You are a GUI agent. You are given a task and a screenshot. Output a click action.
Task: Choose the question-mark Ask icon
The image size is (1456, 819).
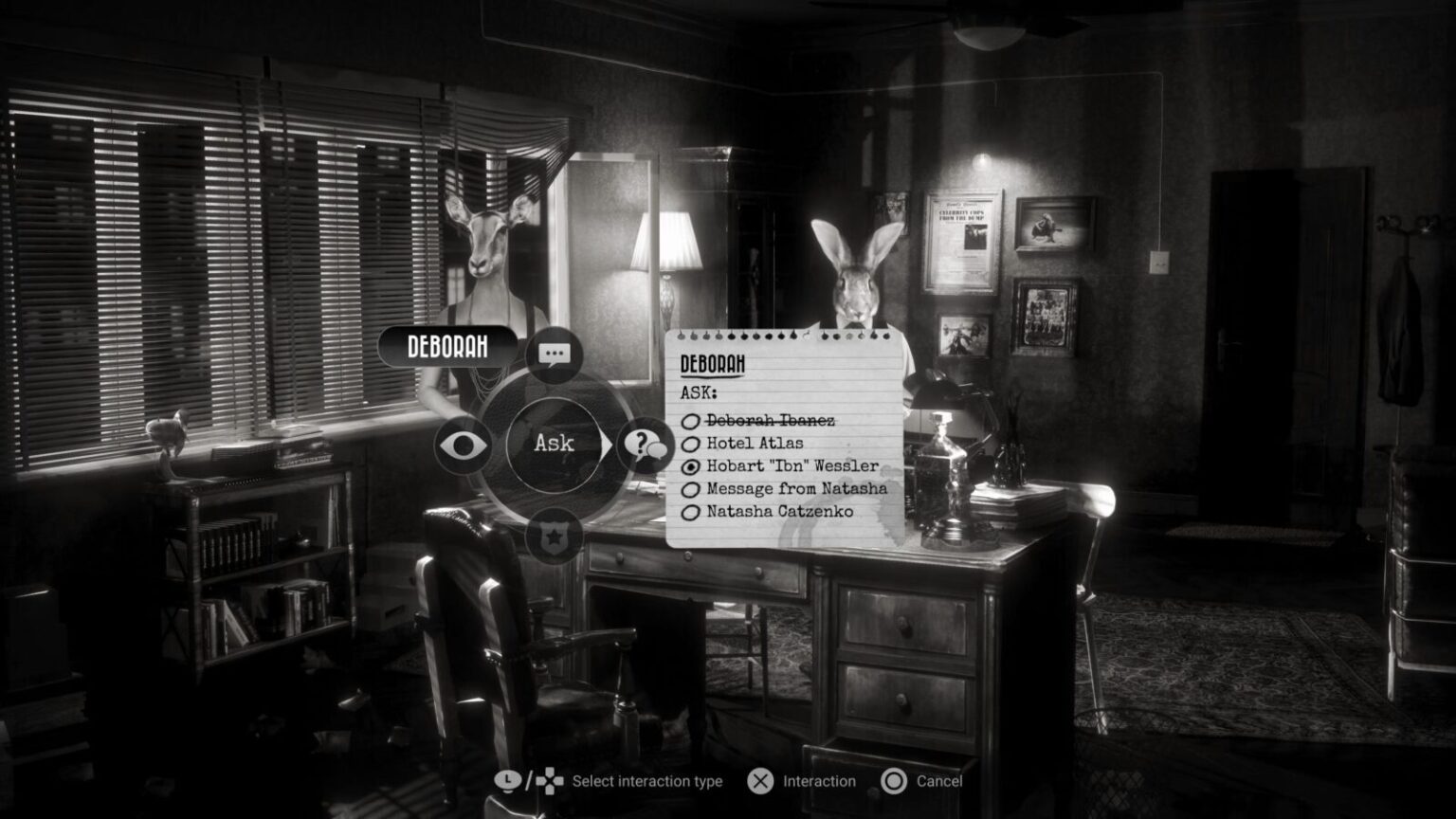pyautogui.click(x=647, y=443)
